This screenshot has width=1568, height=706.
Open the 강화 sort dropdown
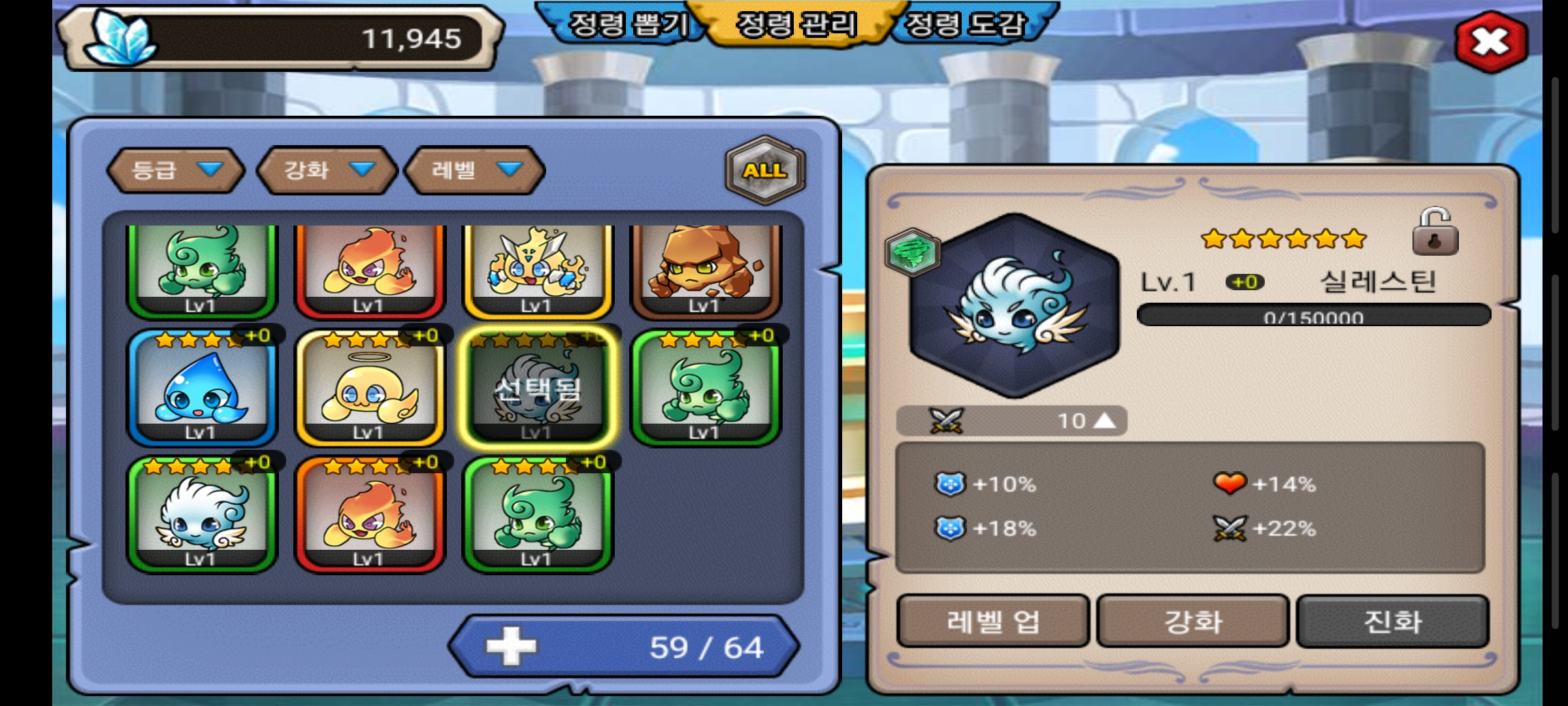[x=327, y=170]
